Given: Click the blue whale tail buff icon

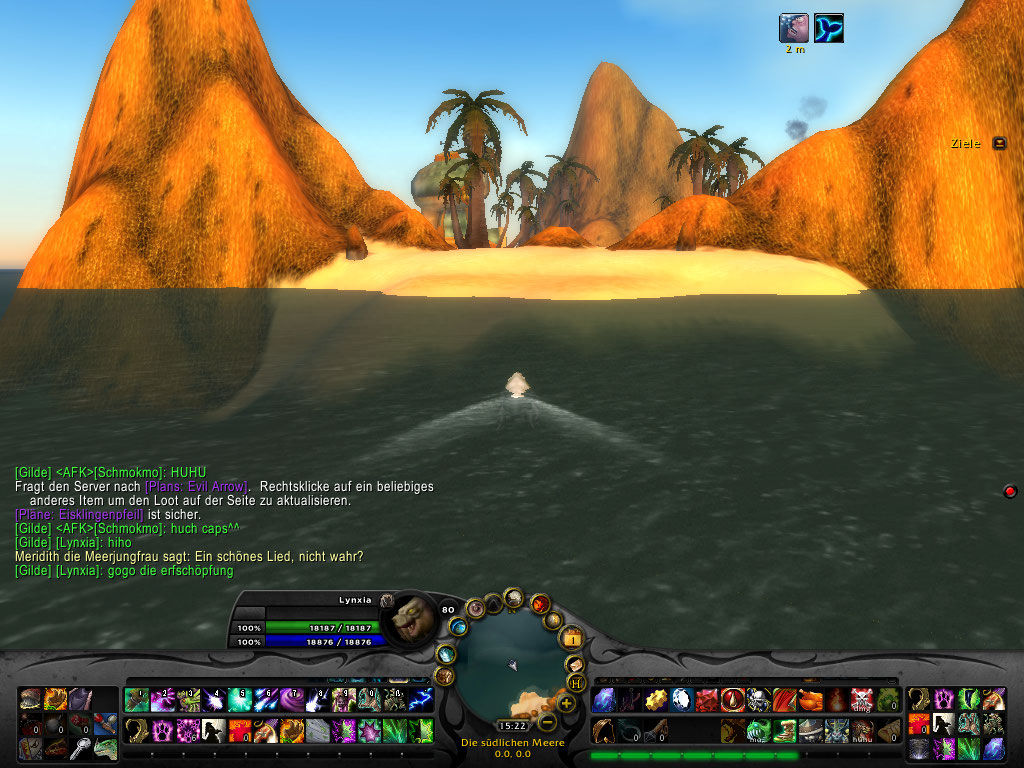Looking at the screenshot, I should tap(829, 28).
